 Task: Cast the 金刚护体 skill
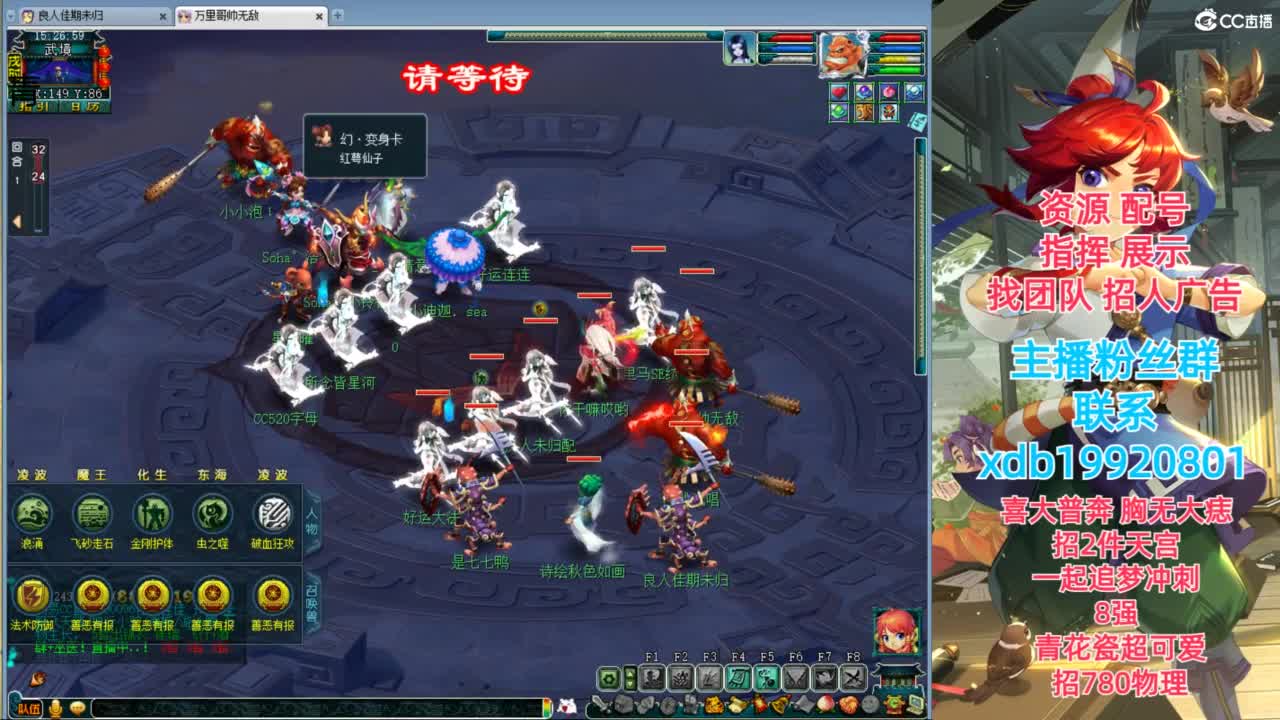pyautogui.click(x=150, y=513)
